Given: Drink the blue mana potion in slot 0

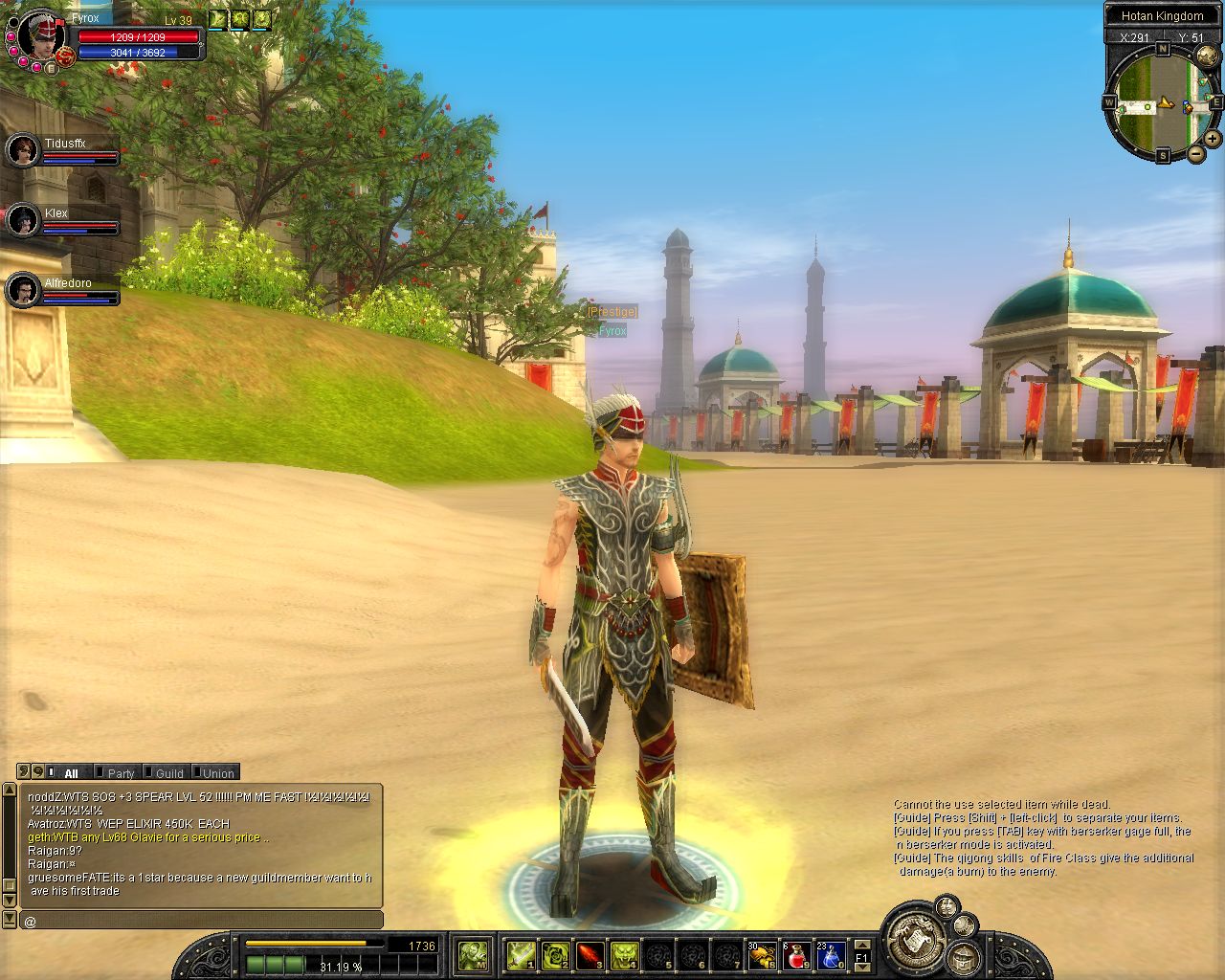Looking at the screenshot, I should pyautogui.click(x=830, y=954).
